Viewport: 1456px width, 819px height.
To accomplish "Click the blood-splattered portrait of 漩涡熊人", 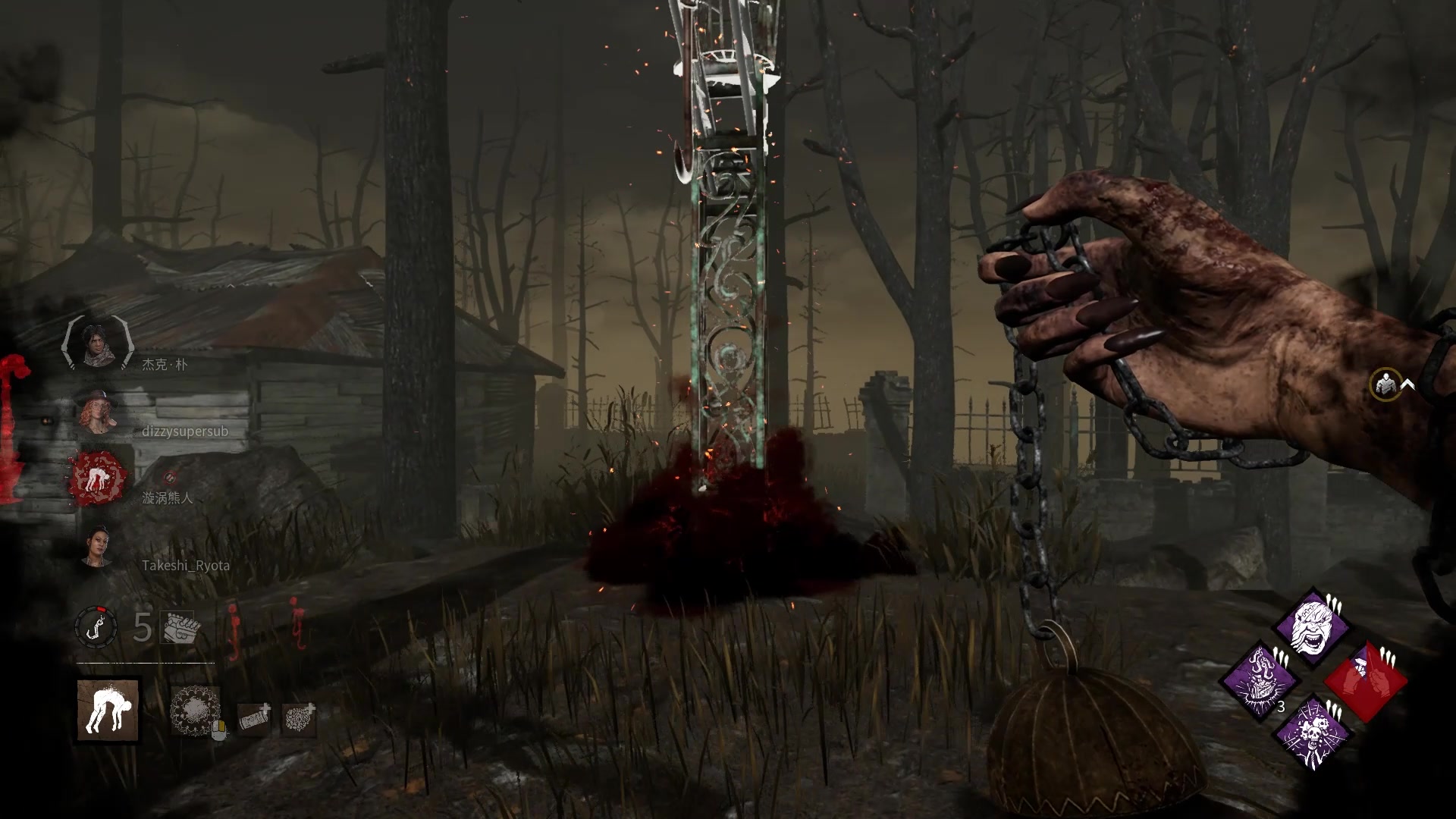I will tap(97, 479).
